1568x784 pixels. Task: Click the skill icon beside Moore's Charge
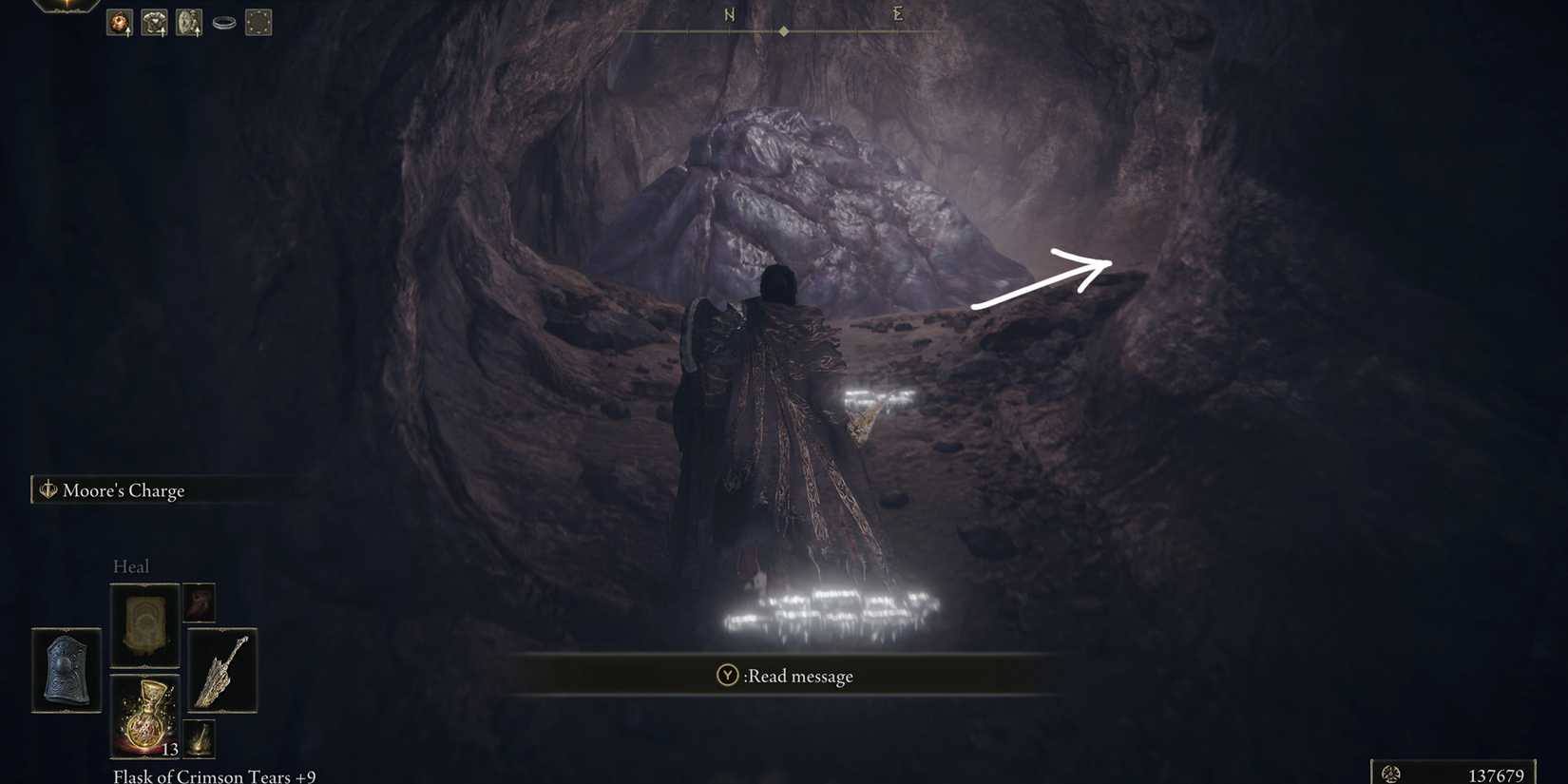pyautogui.click(x=47, y=489)
